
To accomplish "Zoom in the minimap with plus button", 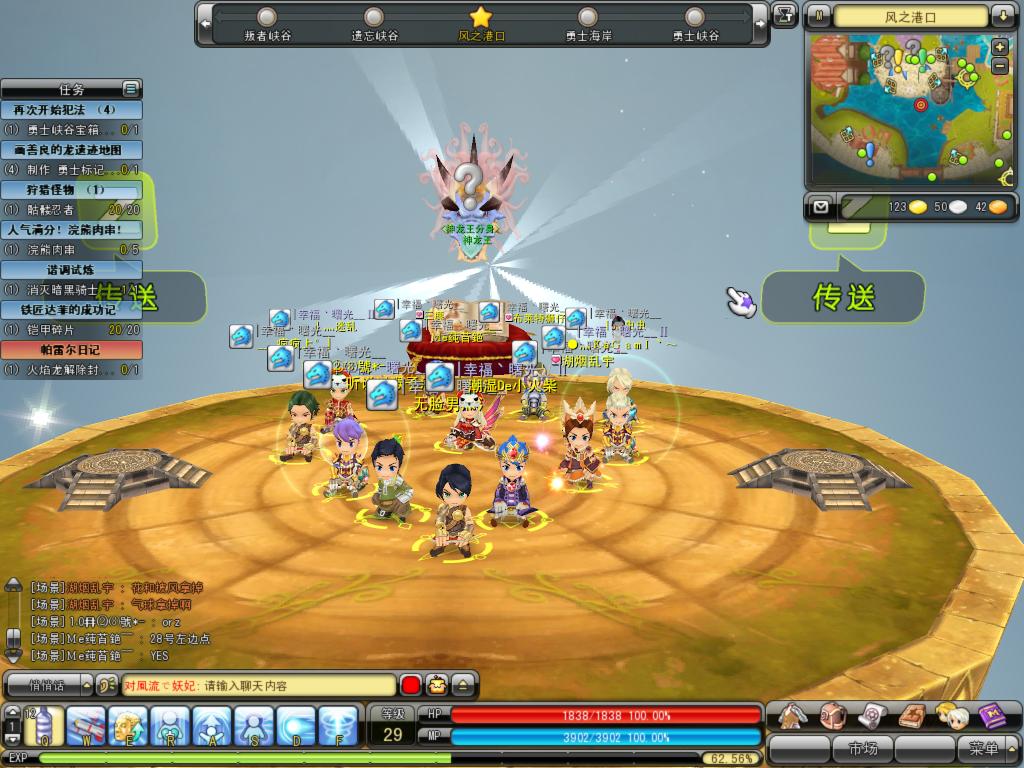I will [x=999, y=48].
